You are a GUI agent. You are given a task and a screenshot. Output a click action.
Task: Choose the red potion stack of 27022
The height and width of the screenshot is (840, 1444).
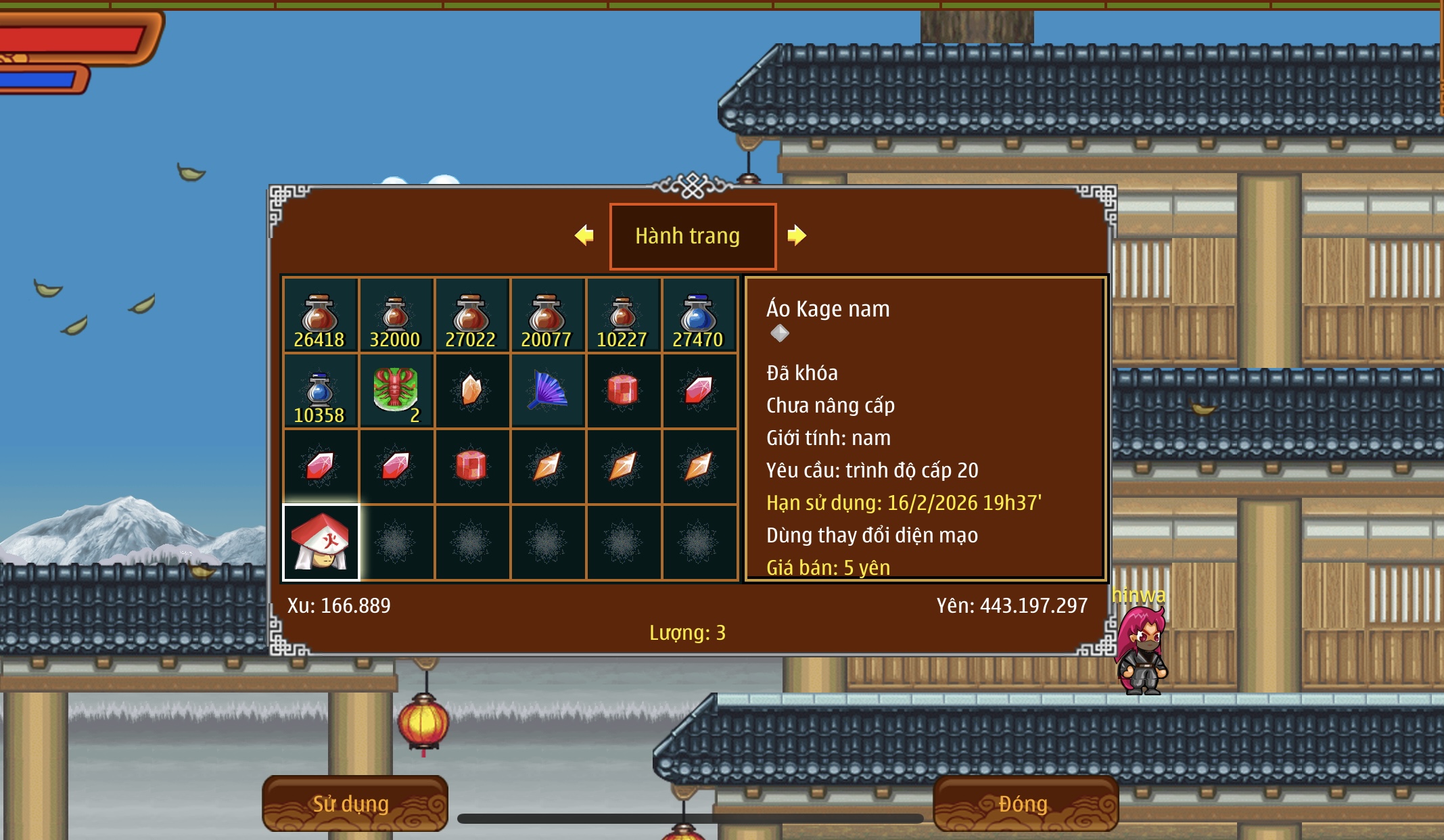tap(471, 315)
